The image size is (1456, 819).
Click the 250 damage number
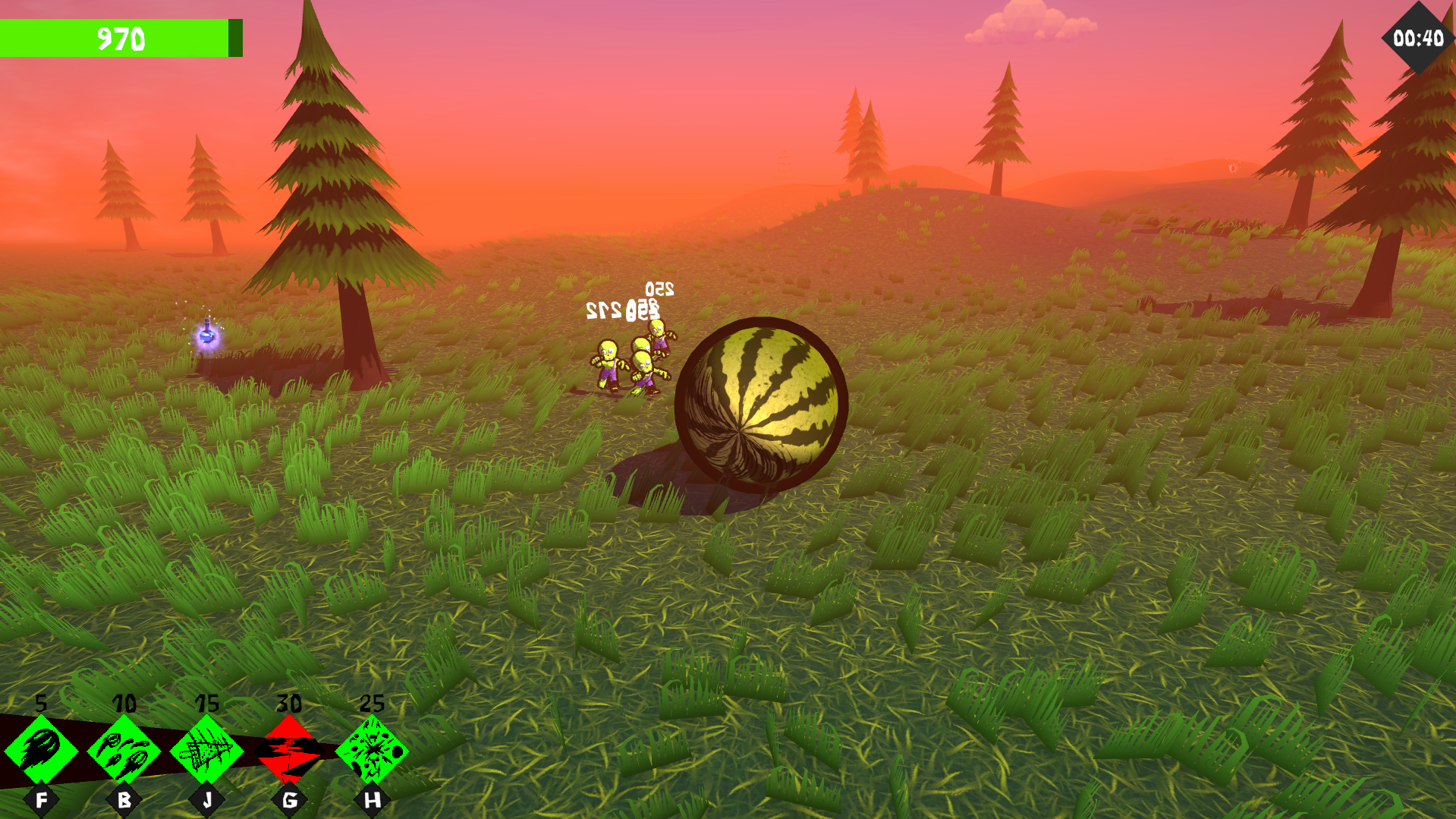click(659, 289)
